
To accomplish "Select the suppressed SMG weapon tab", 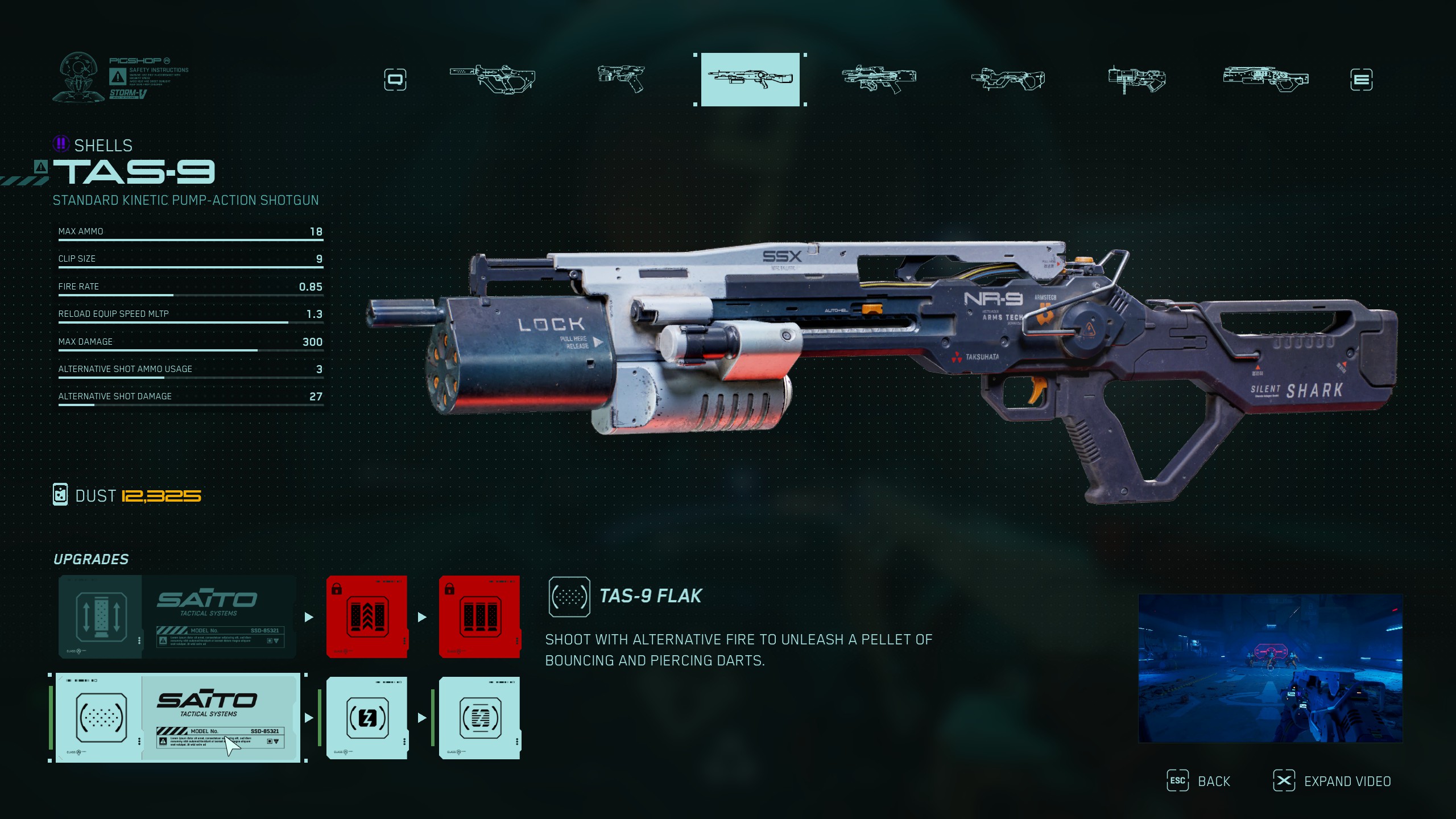I will point(493,79).
